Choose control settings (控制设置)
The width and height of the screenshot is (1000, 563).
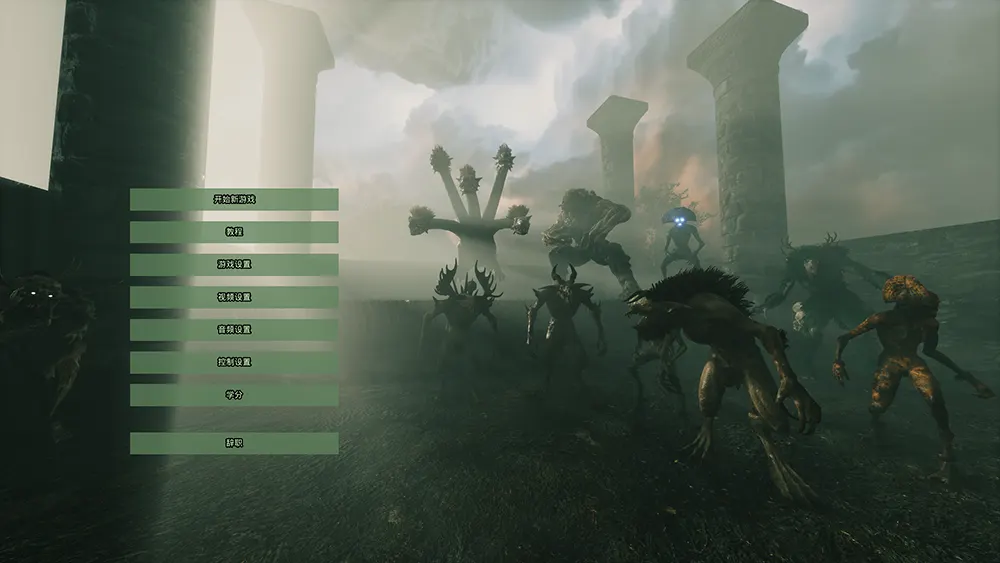pyautogui.click(x=234, y=362)
